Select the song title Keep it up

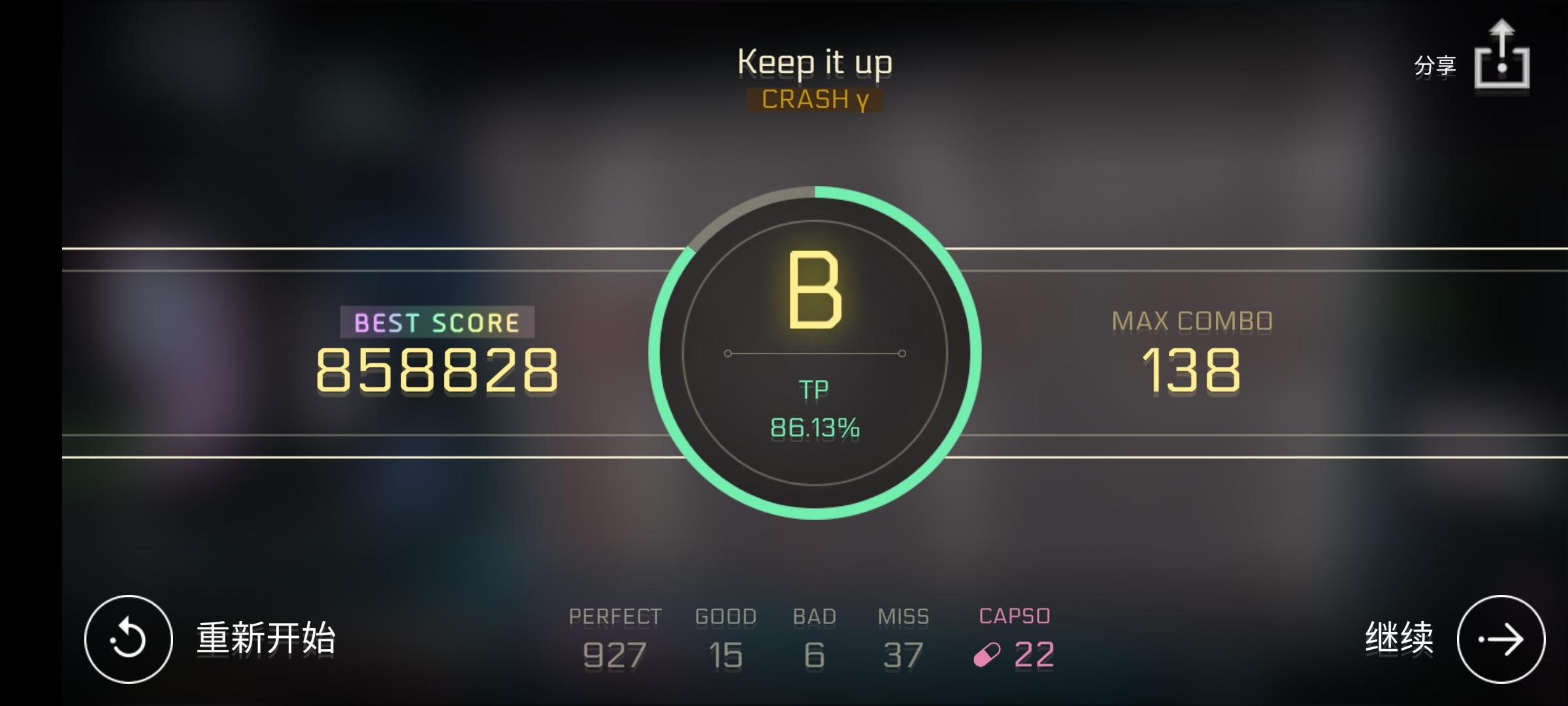(813, 62)
